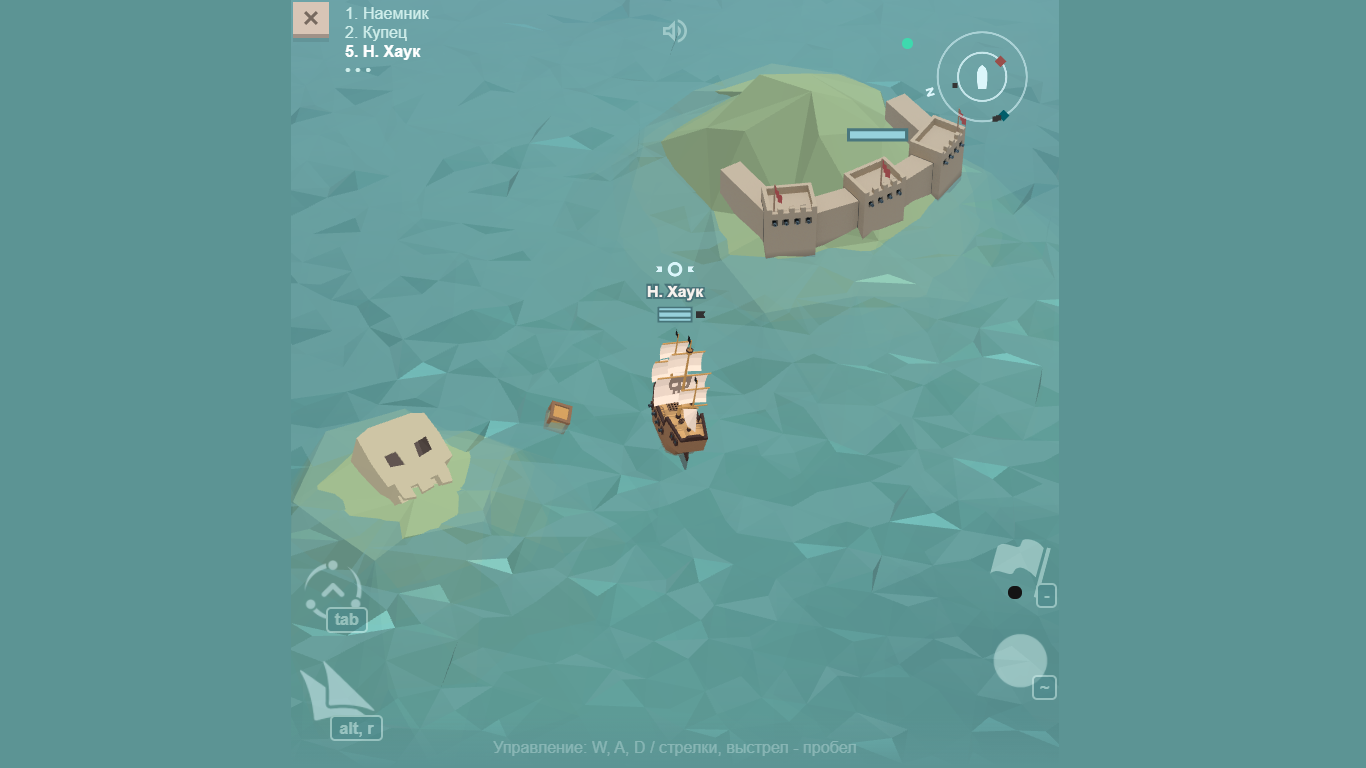Image resolution: width=1366 pixels, height=768 pixels.
Task: Open the tab key expander for ship boost
Action: click(347, 620)
